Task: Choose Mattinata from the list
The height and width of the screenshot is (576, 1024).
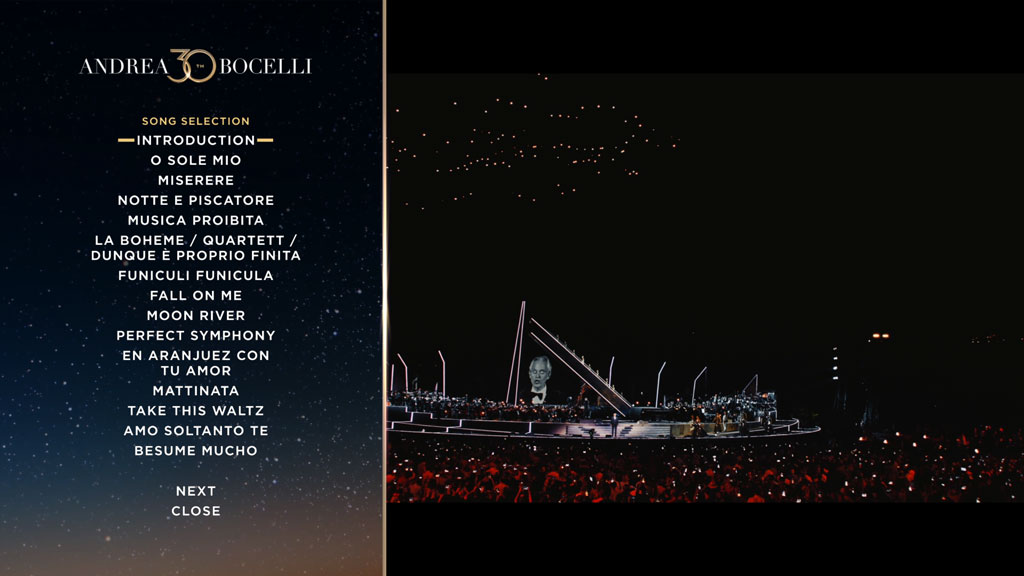Action: 196,390
